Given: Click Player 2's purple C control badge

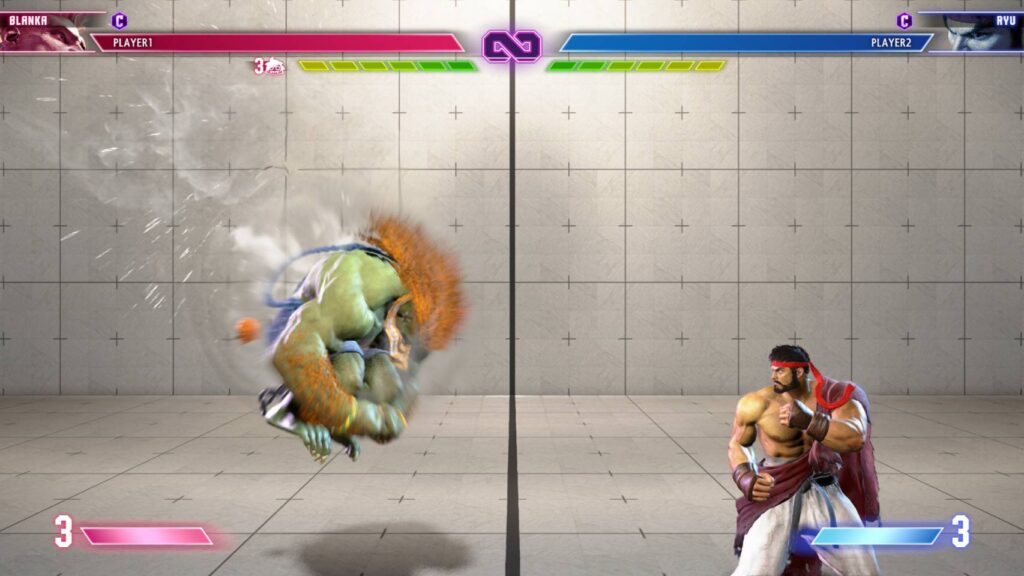Looking at the screenshot, I should pyautogui.click(x=904, y=21).
